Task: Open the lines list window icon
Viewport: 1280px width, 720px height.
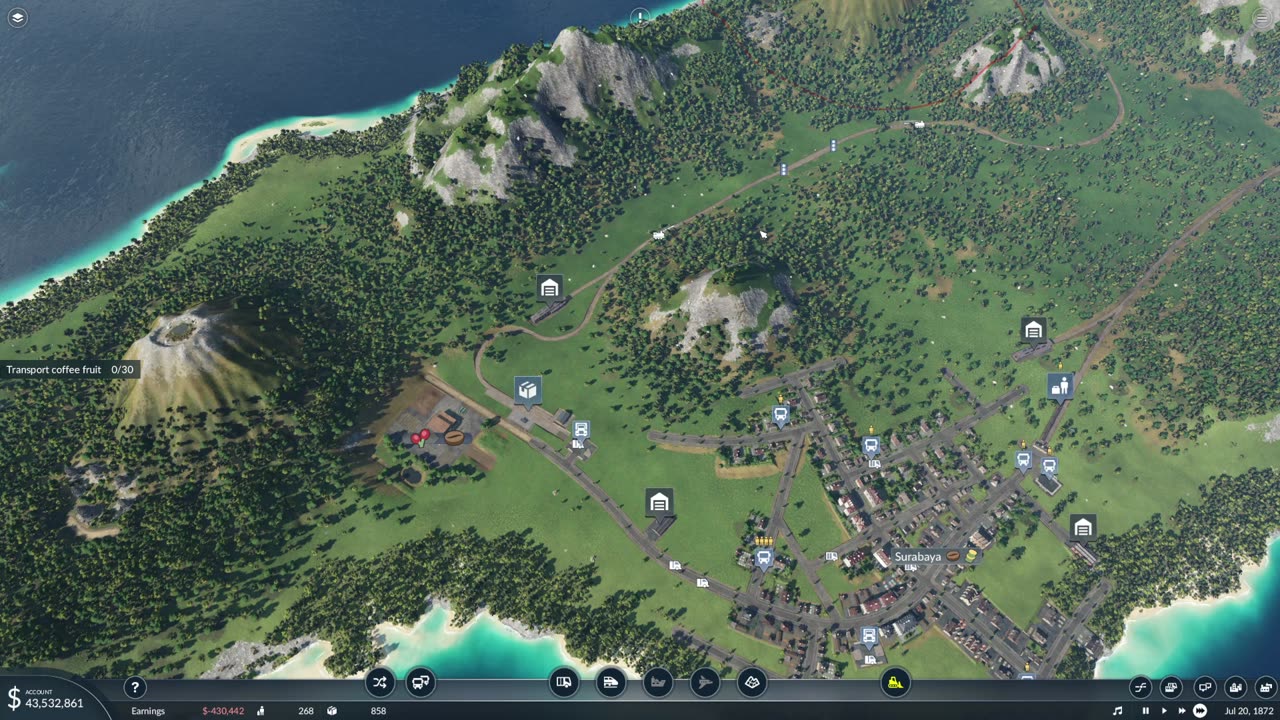Action: point(1140,687)
